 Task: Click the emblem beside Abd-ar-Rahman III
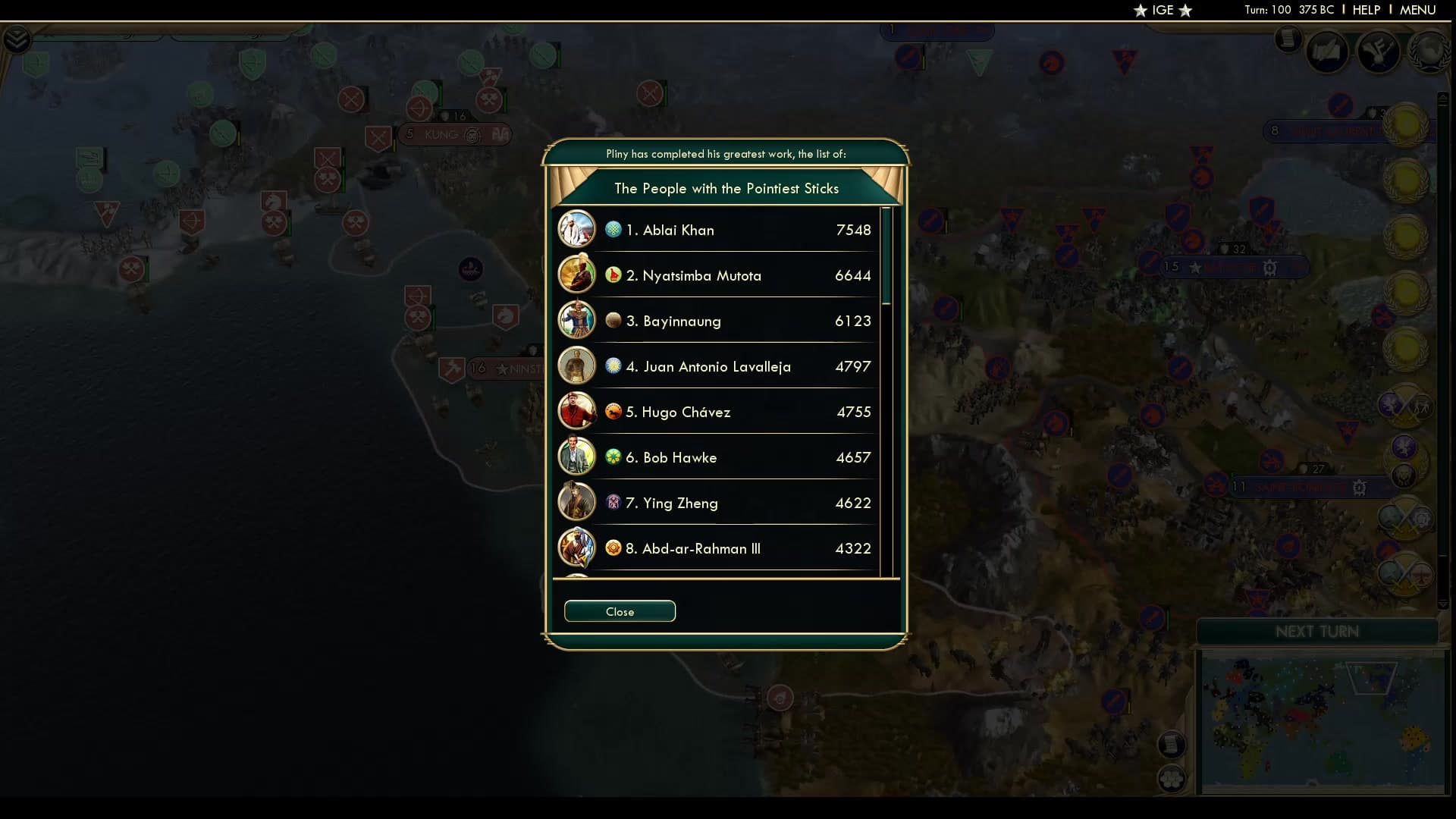pyautogui.click(x=614, y=548)
